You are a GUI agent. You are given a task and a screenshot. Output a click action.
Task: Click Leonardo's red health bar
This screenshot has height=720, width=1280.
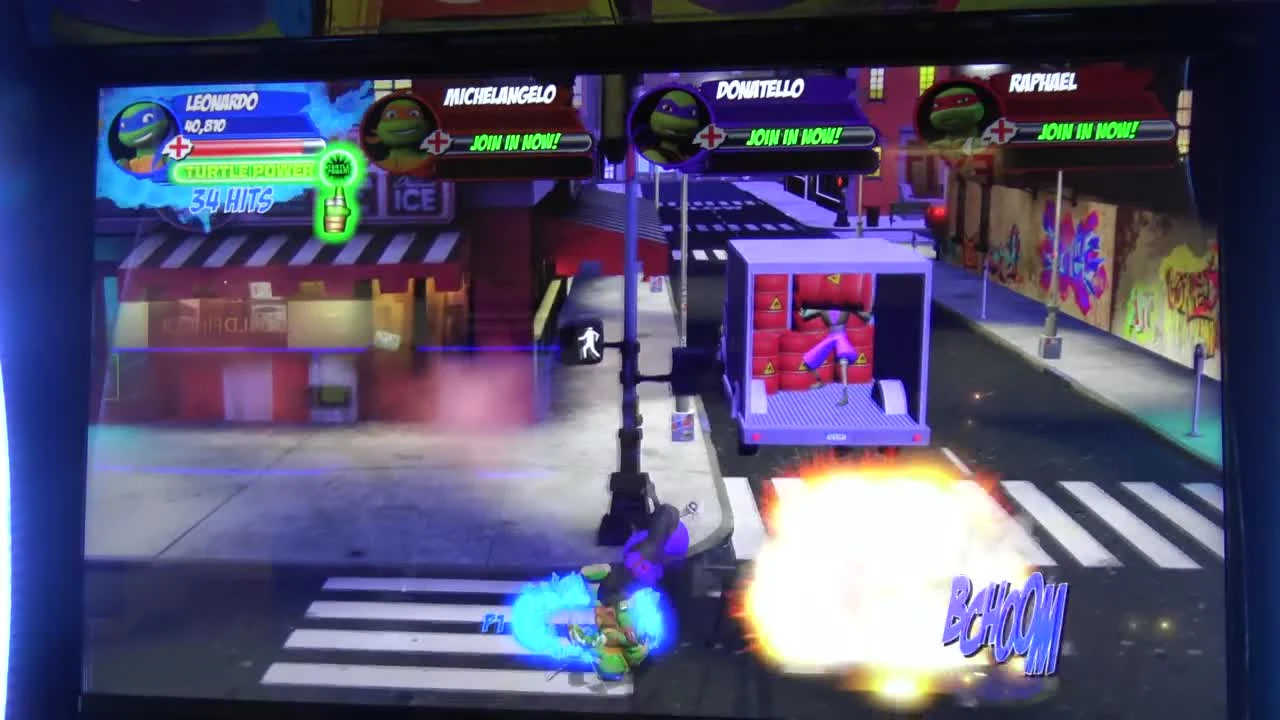click(260, 147)
